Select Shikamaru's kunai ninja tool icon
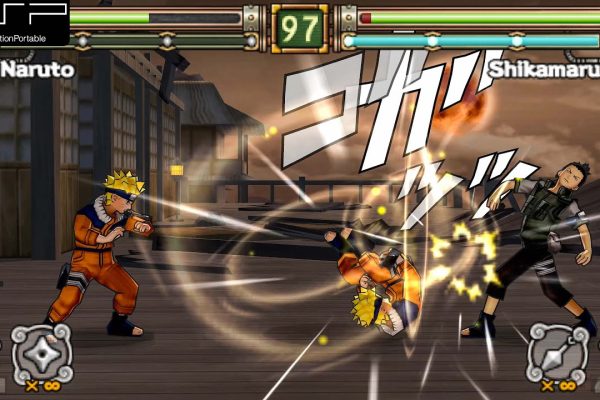Viewport: 600px width, 400px height. (x=556, y=351)
